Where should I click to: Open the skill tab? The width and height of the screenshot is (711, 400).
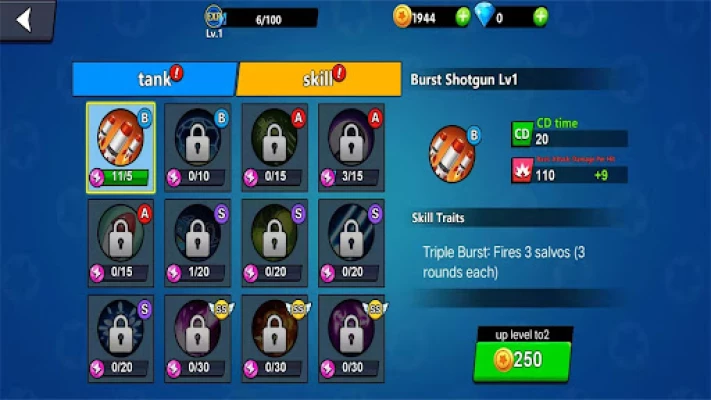(319, 78)
